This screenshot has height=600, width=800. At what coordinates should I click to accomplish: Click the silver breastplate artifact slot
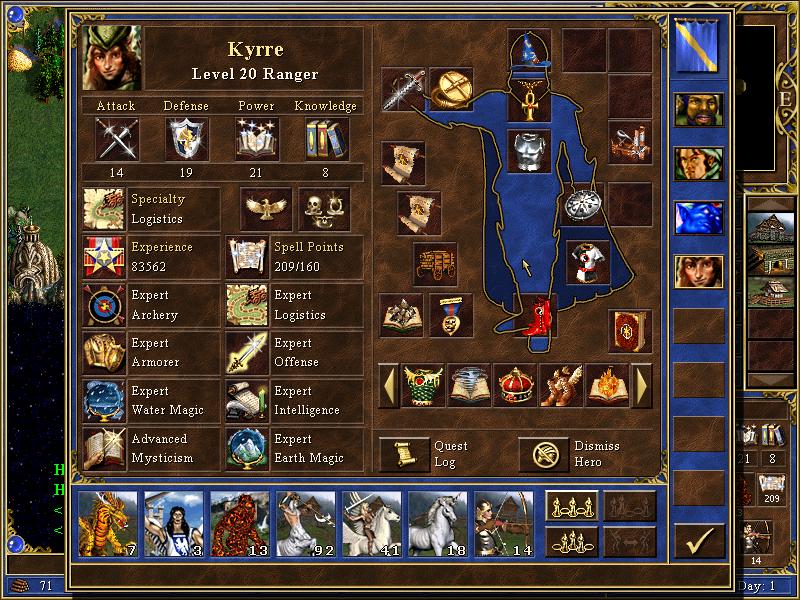click(x=529, y=151)
